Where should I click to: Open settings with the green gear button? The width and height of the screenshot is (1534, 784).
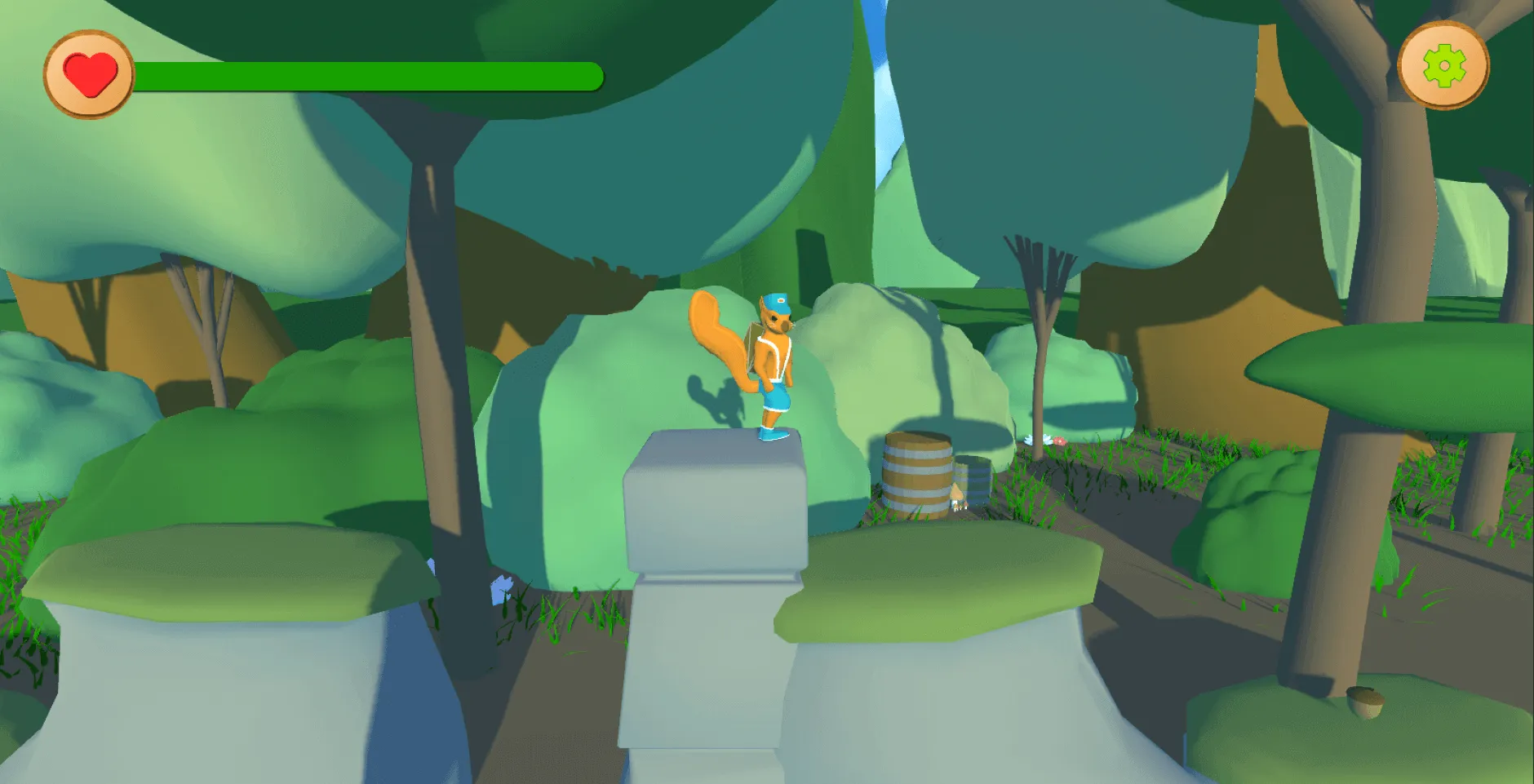pyautogui.click(x=1443, y=66)
